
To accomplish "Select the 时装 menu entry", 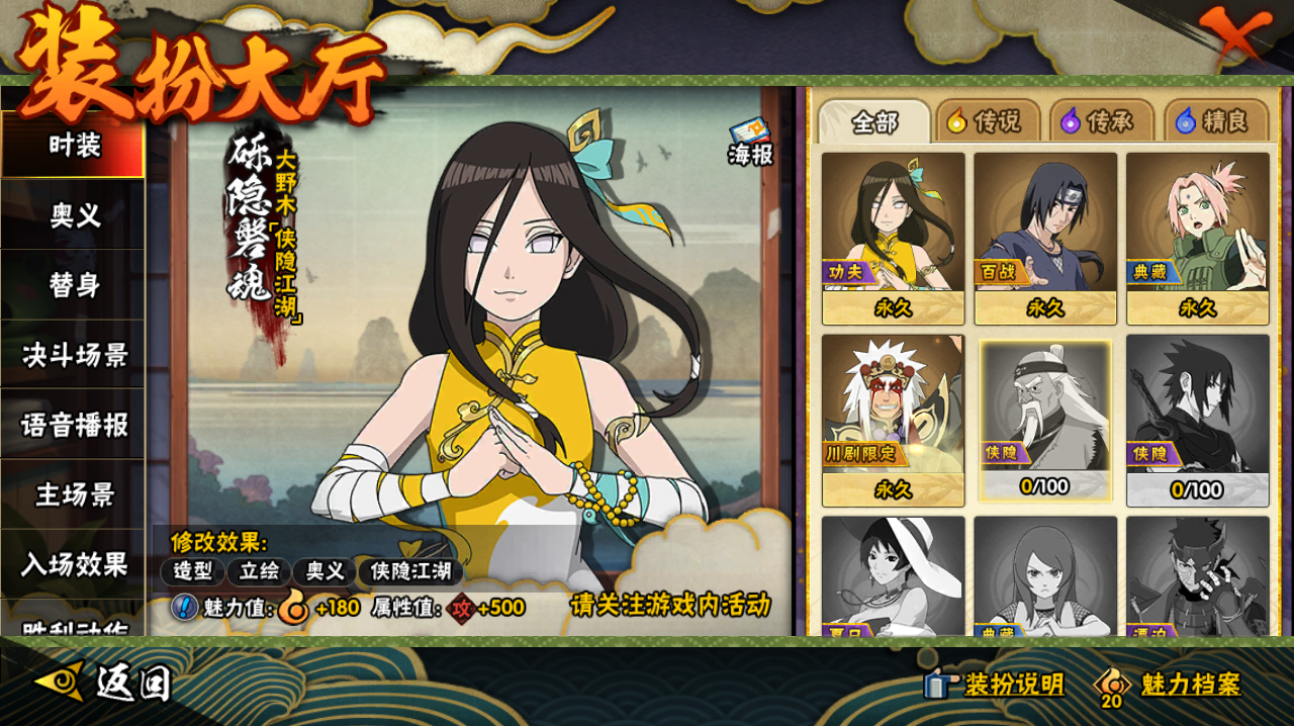I will click(x=74, y=146).
